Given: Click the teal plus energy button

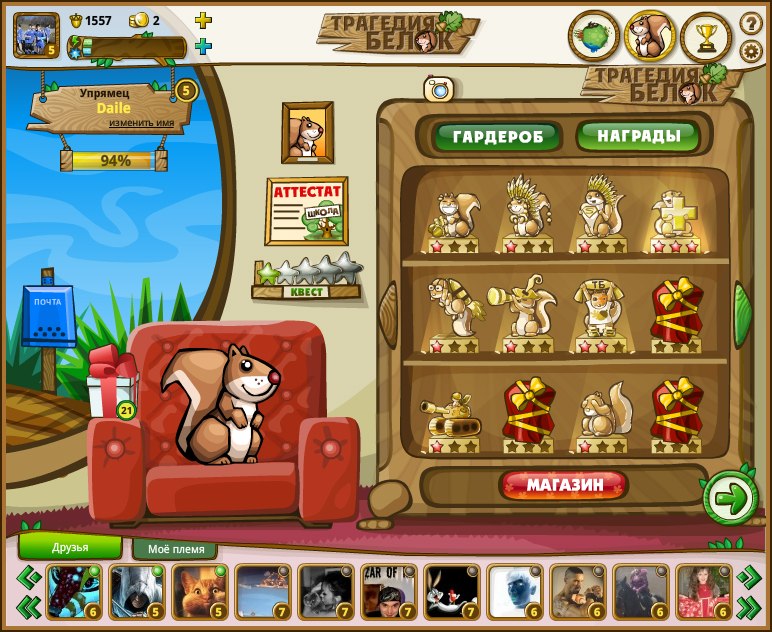Looking at the screenshot, I should click(x=203, y=46).
